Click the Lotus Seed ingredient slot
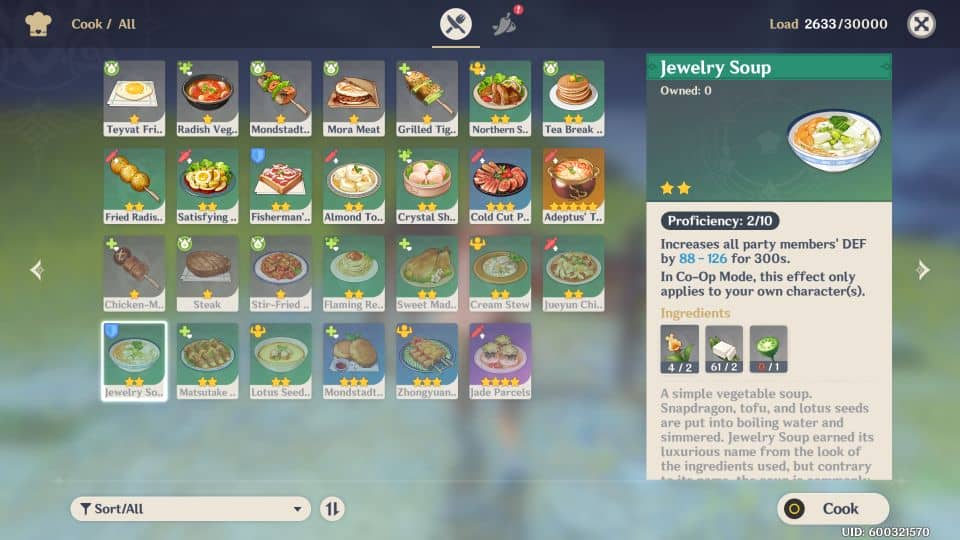The height and width of the screenshot is (540, 960). tap(768, 349)
